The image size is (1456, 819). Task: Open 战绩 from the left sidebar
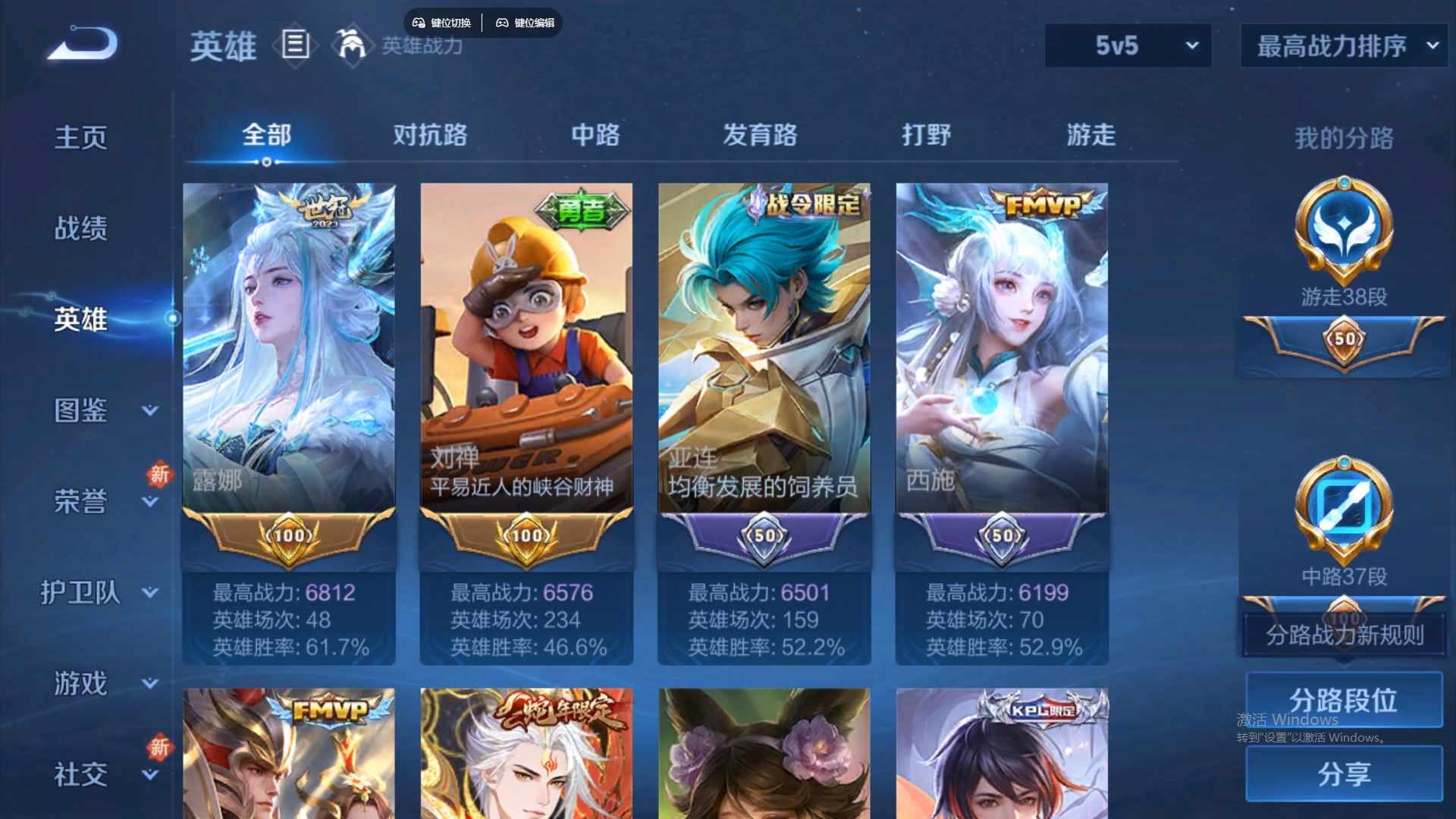pos(80,226)
